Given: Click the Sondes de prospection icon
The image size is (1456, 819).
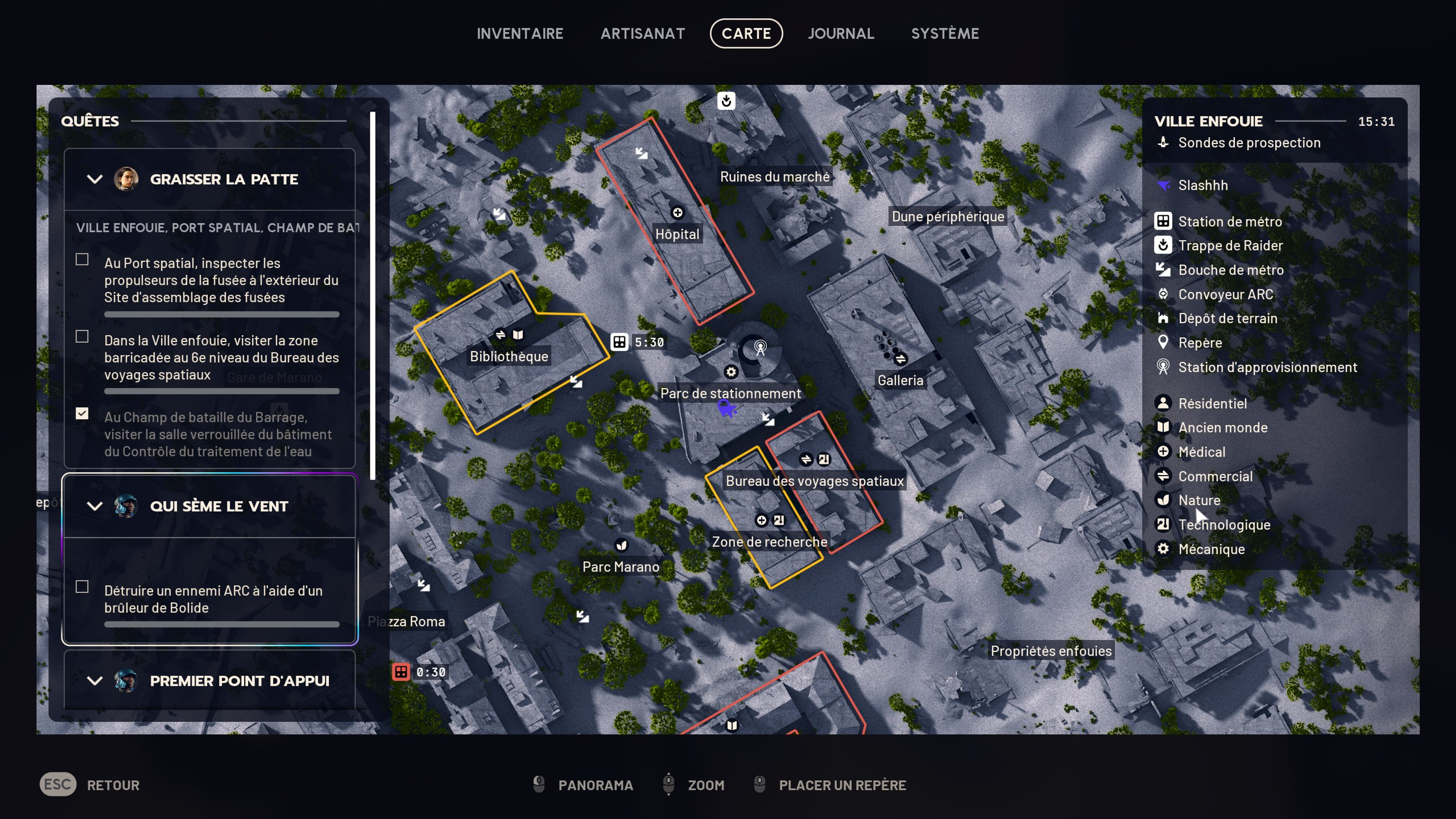Looking at the screenshot, I should click(x=1164, y=142).
